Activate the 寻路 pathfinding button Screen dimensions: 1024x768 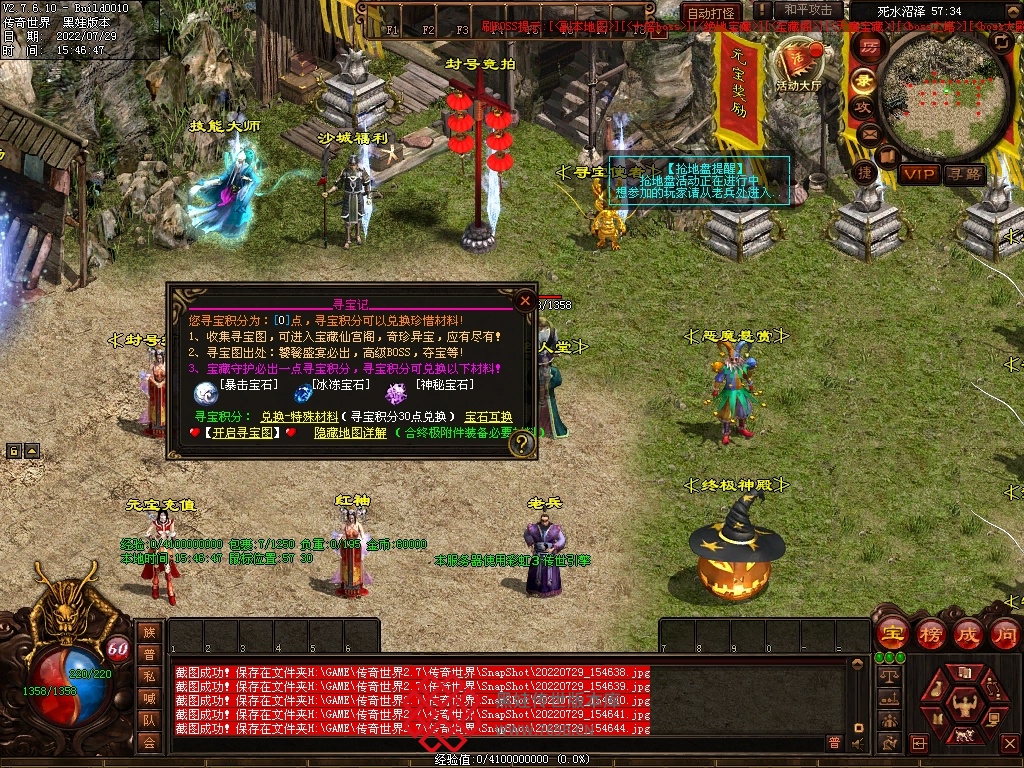tap(965, 174)
